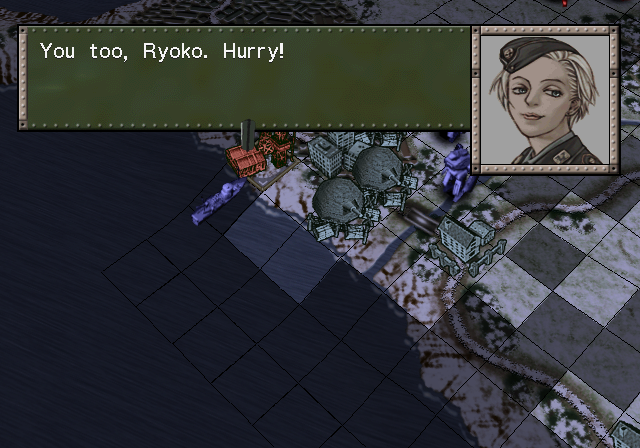Screen dimensions: 640x448
Task: Advance the "You too, Ryoko. Hurry!" dialogue box
Action: [245, 78]
